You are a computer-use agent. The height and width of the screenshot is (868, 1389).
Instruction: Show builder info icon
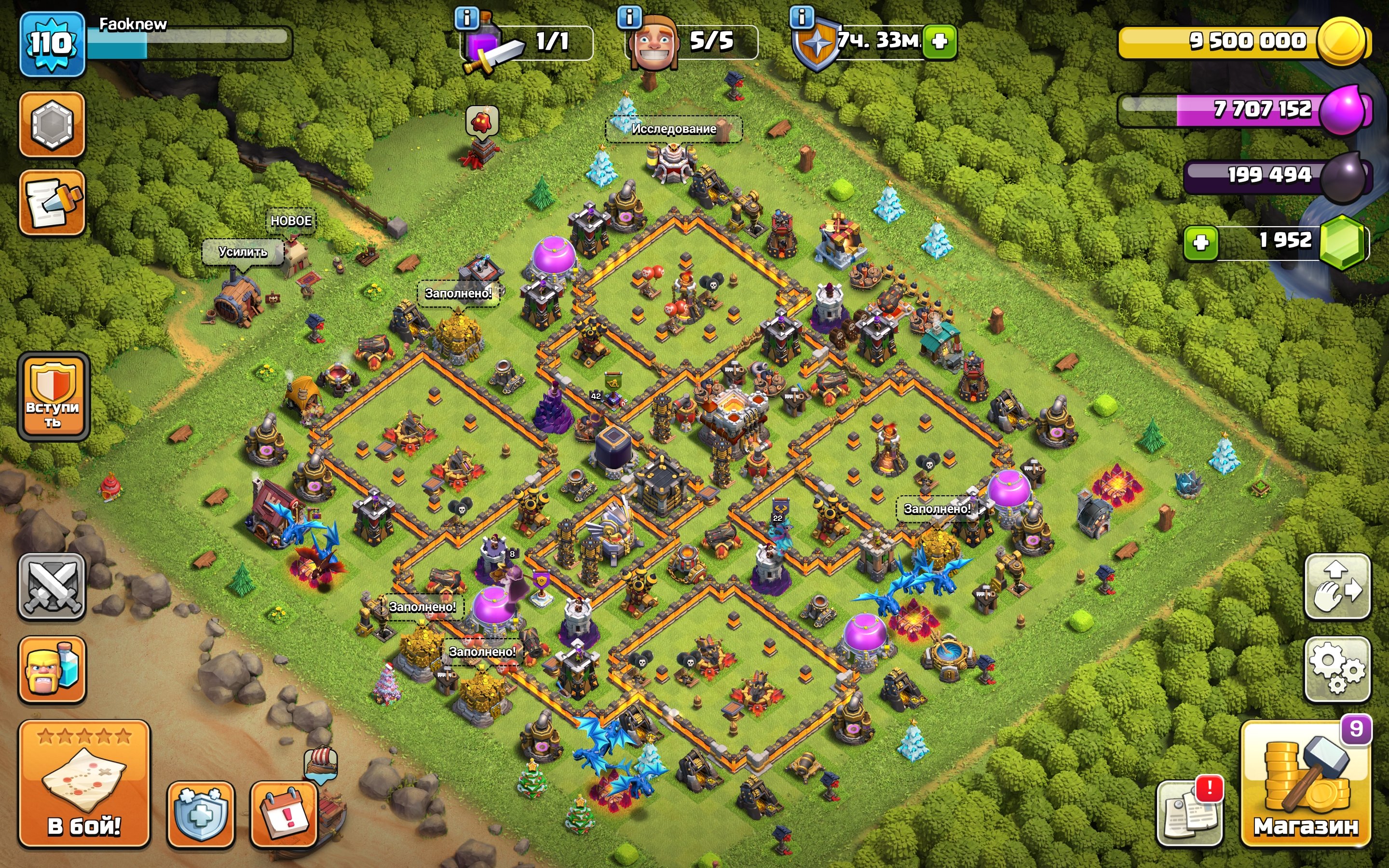tap(629, 18)
